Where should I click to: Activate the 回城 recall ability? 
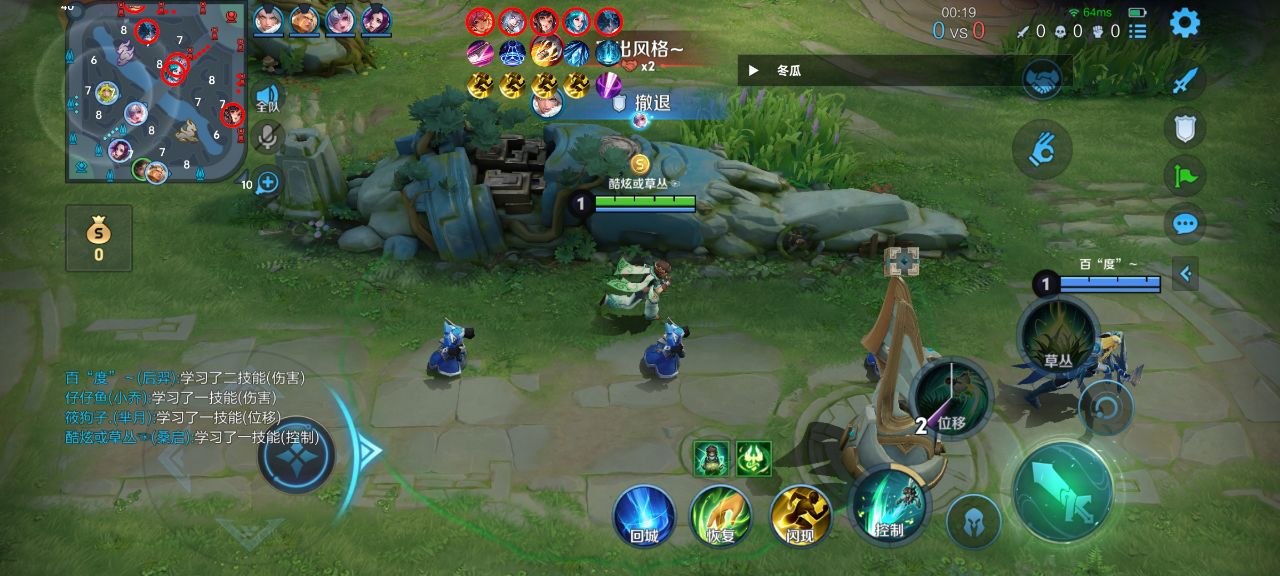(x=644, y=516)
